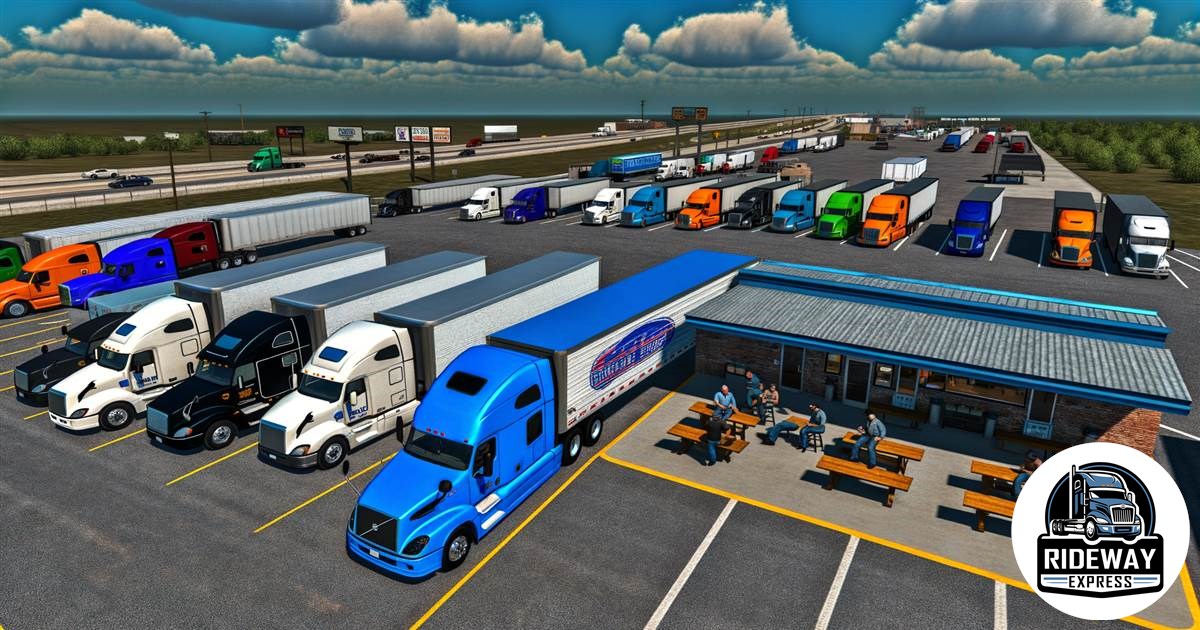Click the Rideway Express logo badge
The height and width of the screenshot is (630, 1200).
(1100, 531)
